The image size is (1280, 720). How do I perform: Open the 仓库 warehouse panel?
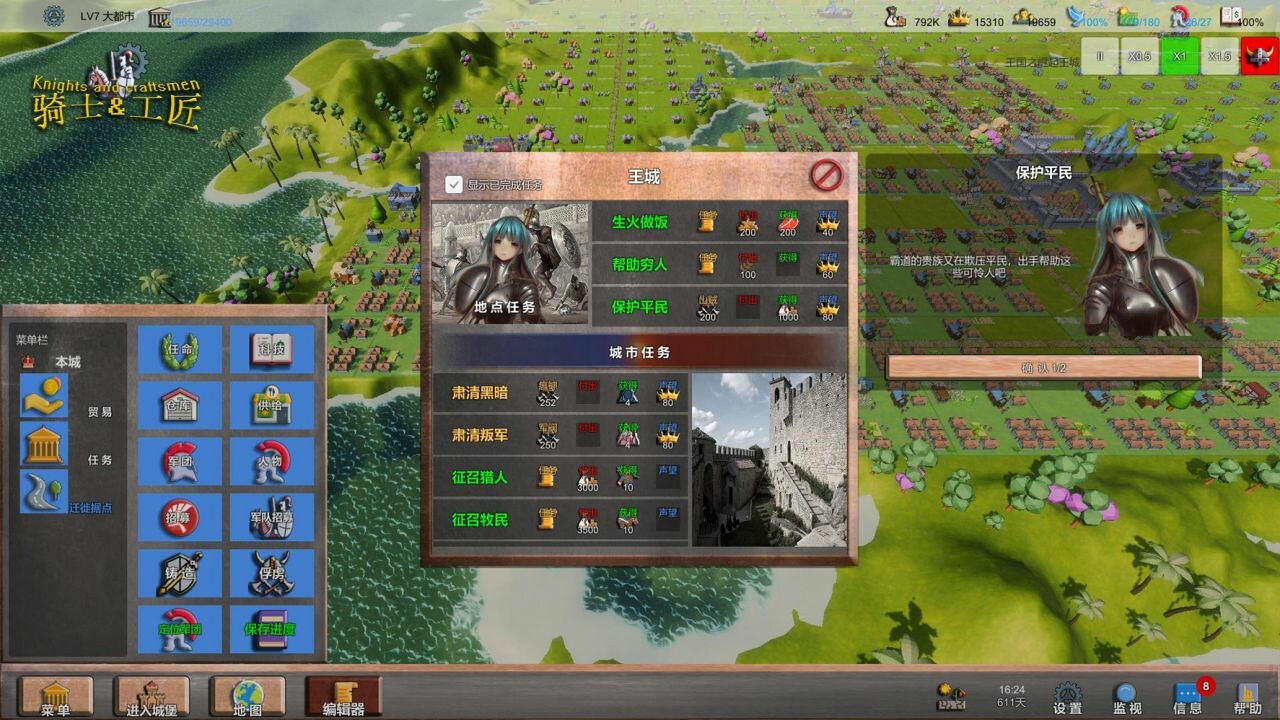(x=178, y=405)
